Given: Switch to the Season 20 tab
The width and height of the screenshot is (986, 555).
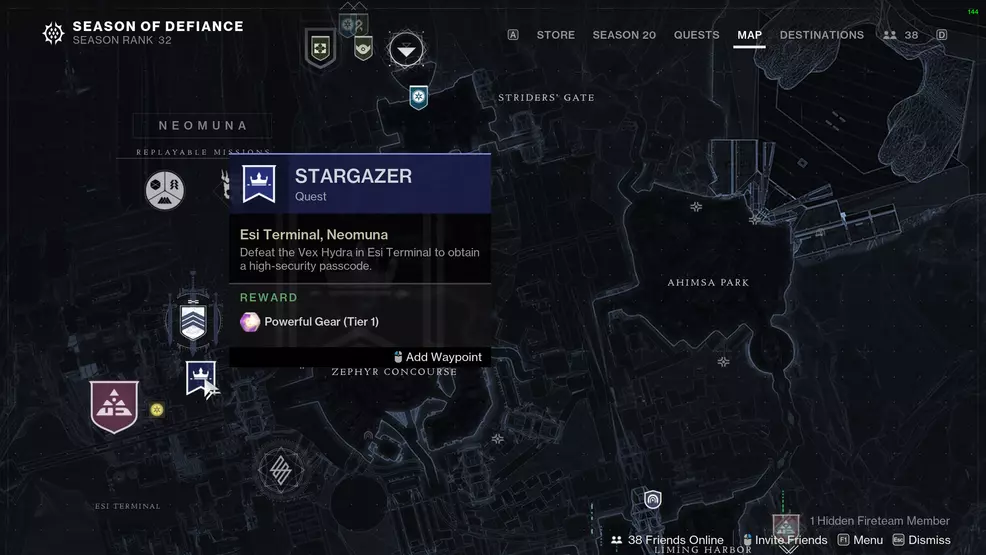Looking at the screenshot, I should (624, 35).
